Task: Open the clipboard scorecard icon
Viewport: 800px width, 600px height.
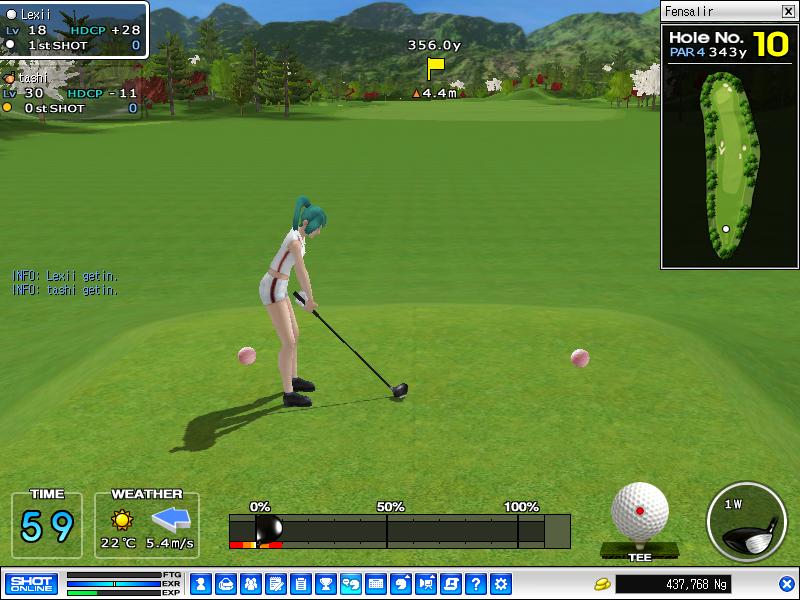Action: [x=300, y=584]
